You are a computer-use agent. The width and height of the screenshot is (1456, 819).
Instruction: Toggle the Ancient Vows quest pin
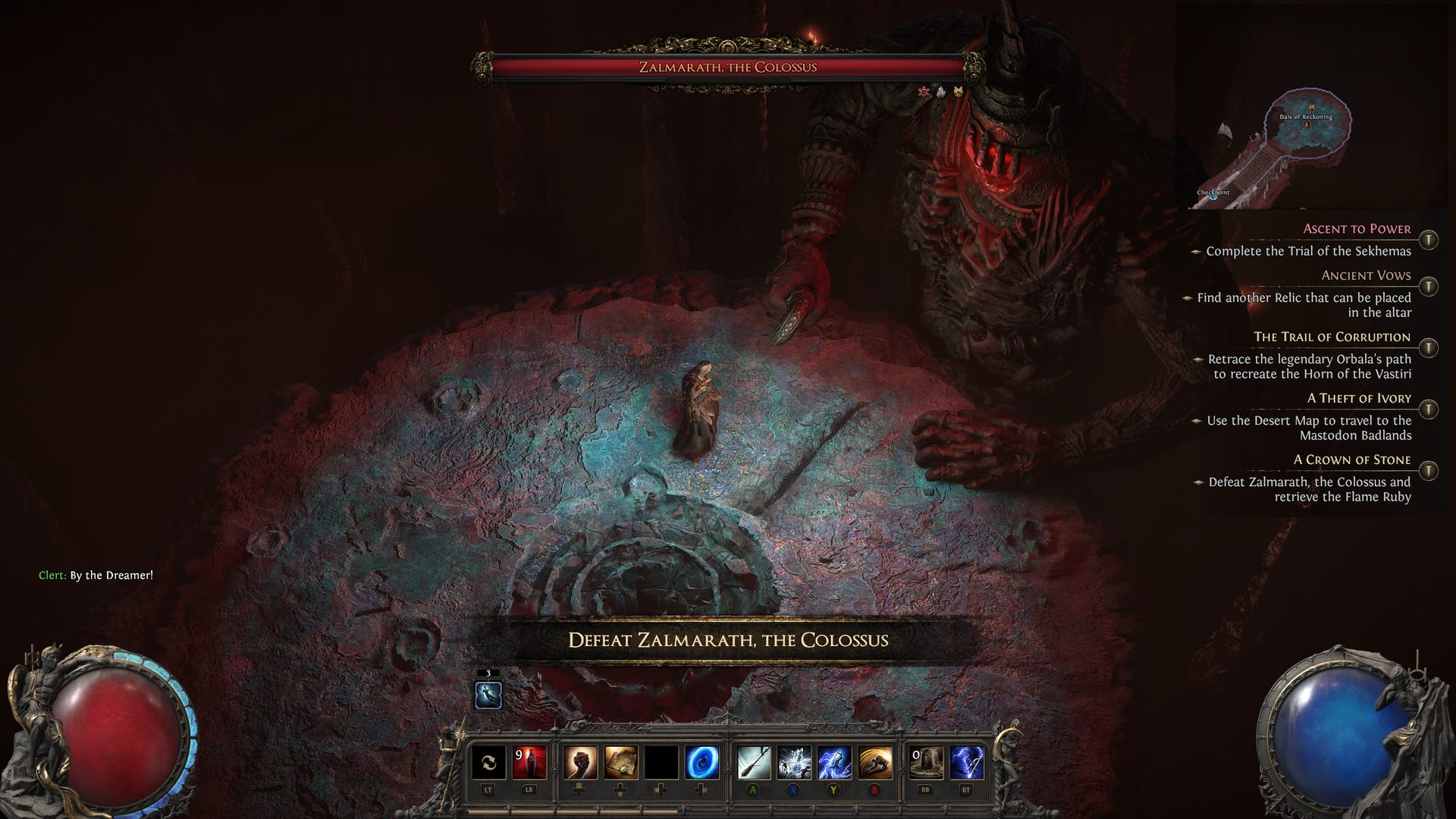(x=1428, y=287)
